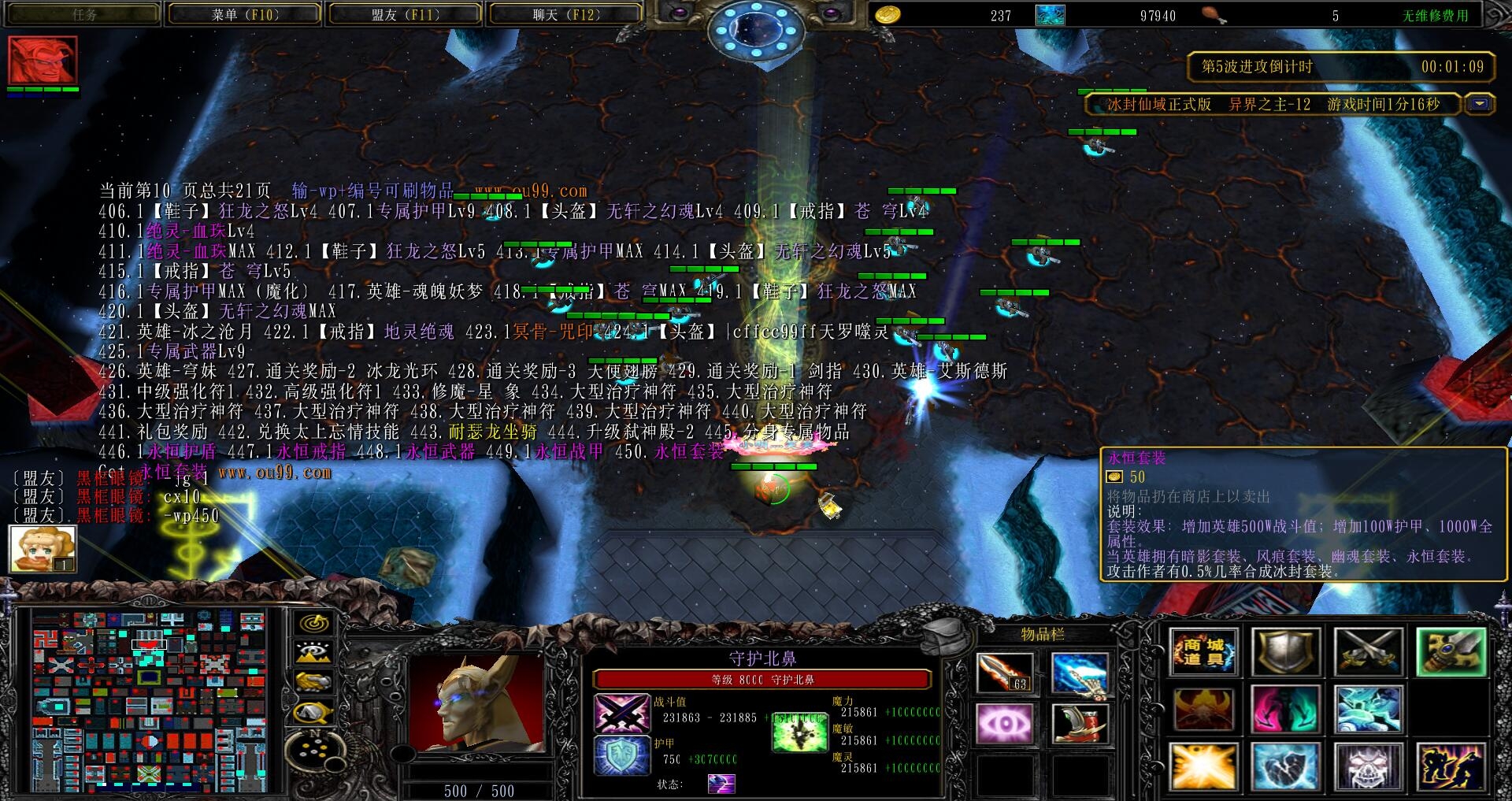The height and width of the screenshot is (801, 1512).
Task: Open the 盟友 (F11) allies panel
Action: tap(405, 15)
